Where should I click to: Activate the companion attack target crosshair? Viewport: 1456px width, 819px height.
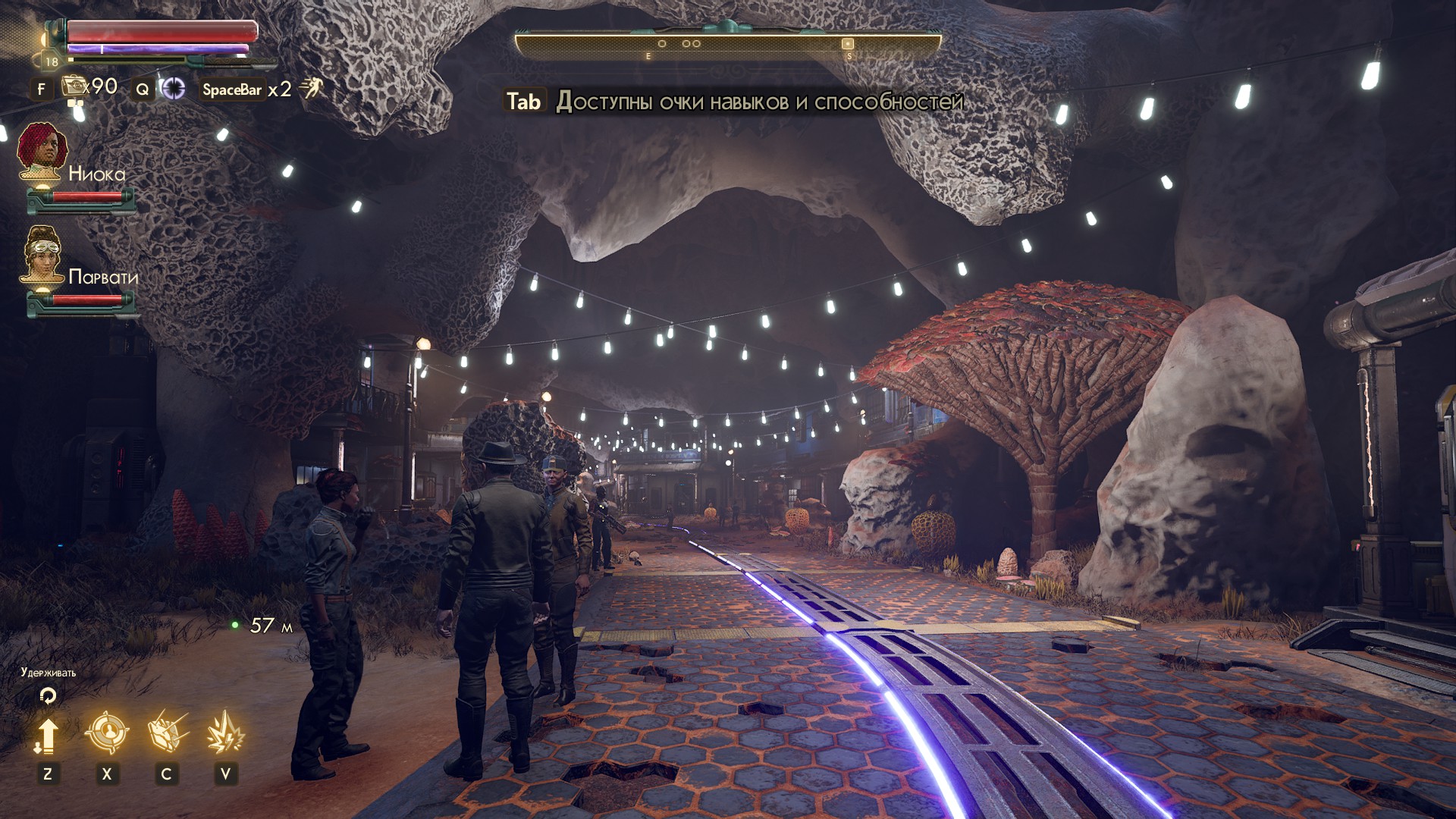106,733
